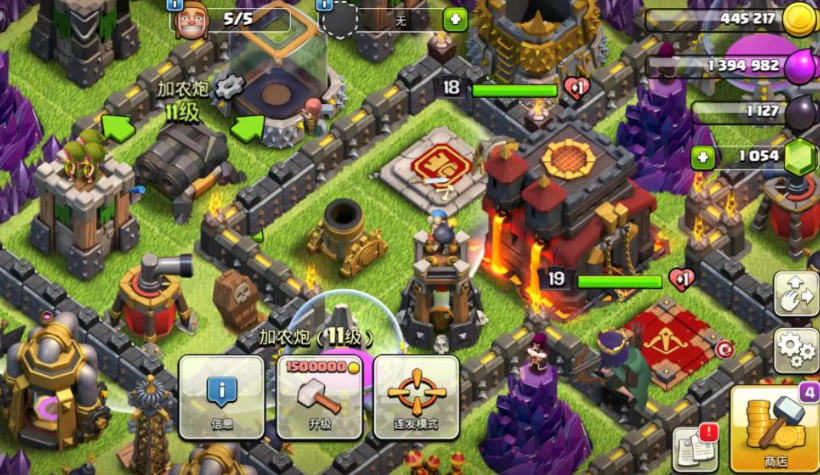Add gems with the green plus button
Viewport: 820px width, 475px height.
tap(703, 156)
